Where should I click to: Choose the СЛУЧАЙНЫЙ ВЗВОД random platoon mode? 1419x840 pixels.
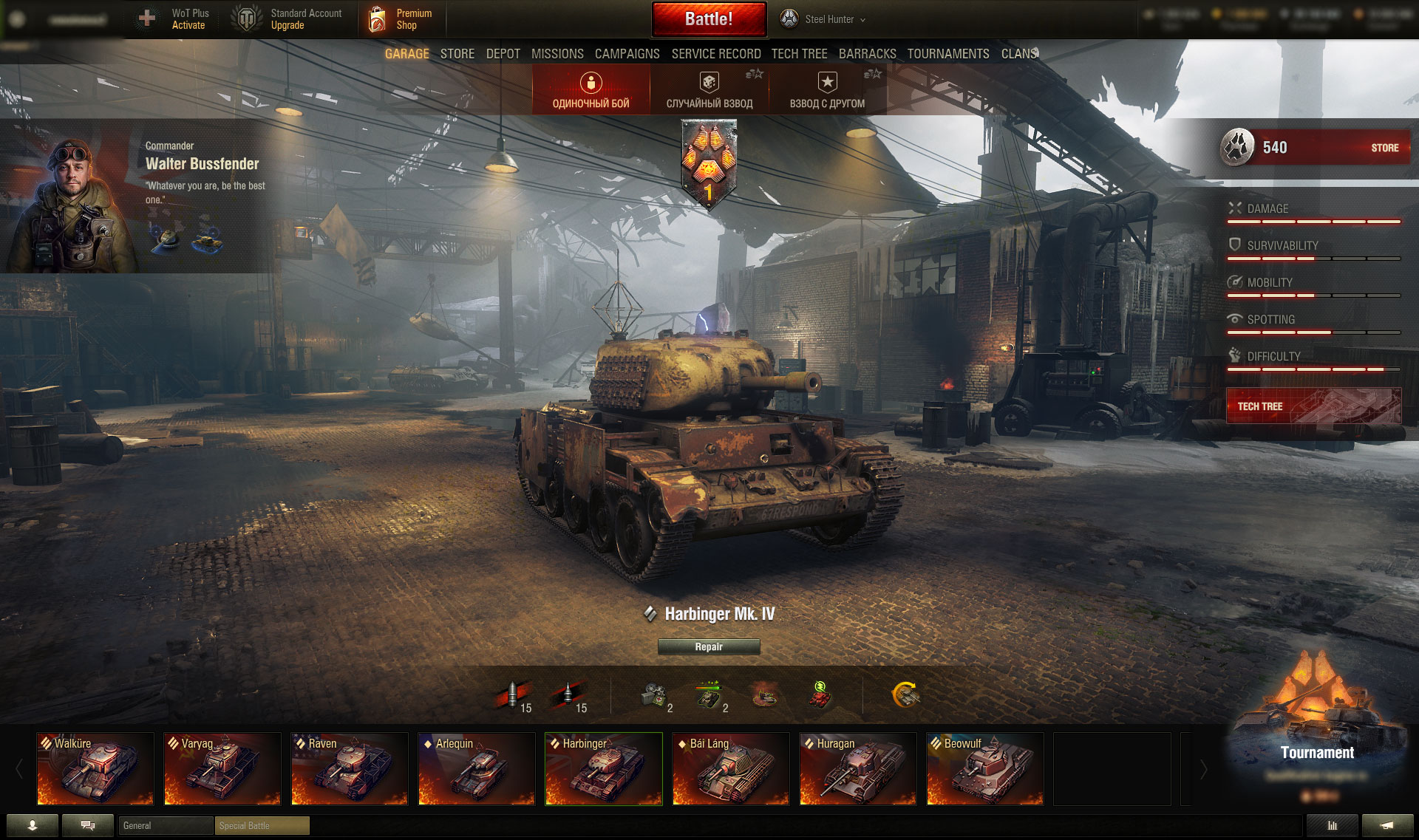click(x=709, y=89)
